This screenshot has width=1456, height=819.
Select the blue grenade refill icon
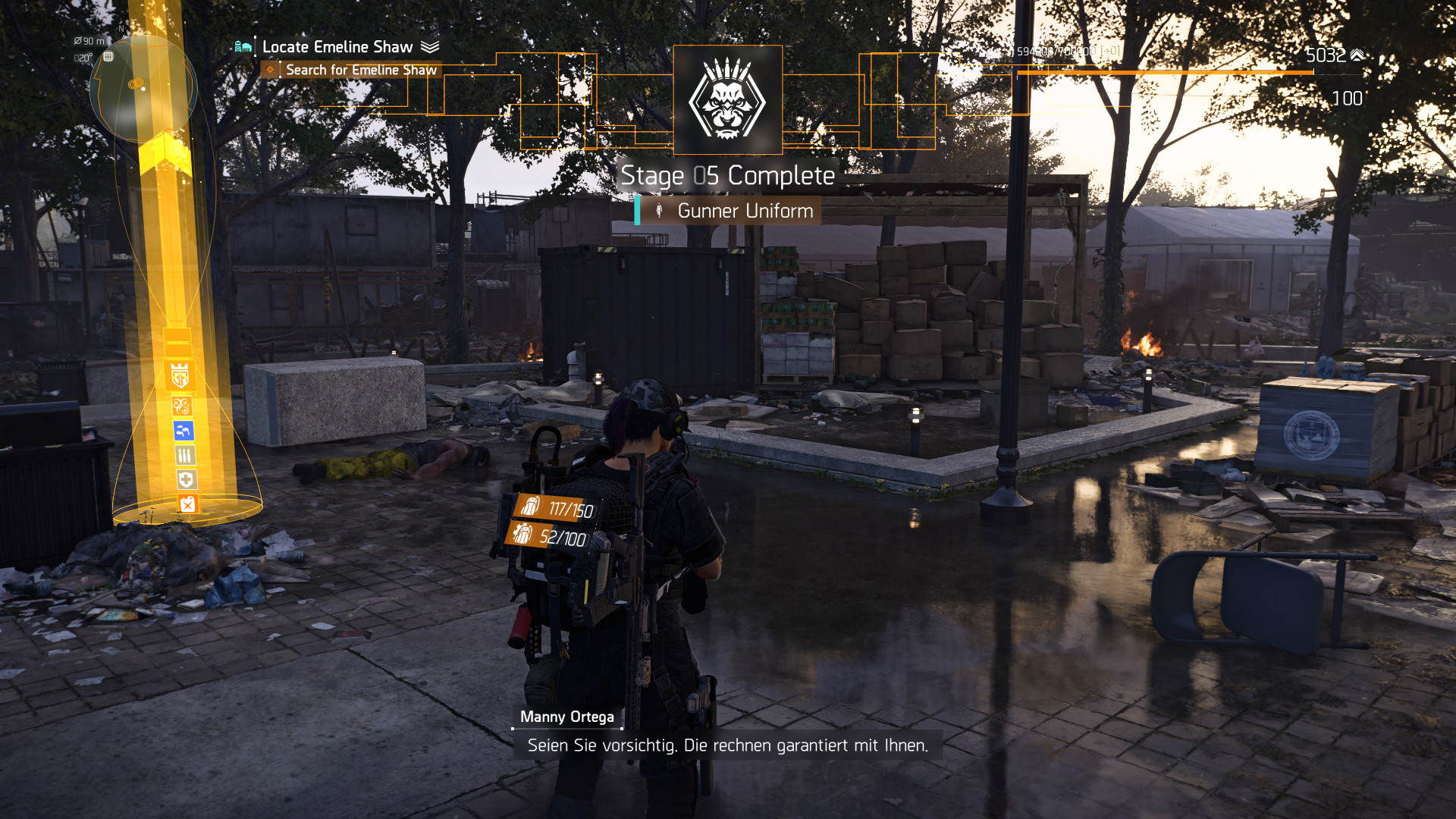183,431
